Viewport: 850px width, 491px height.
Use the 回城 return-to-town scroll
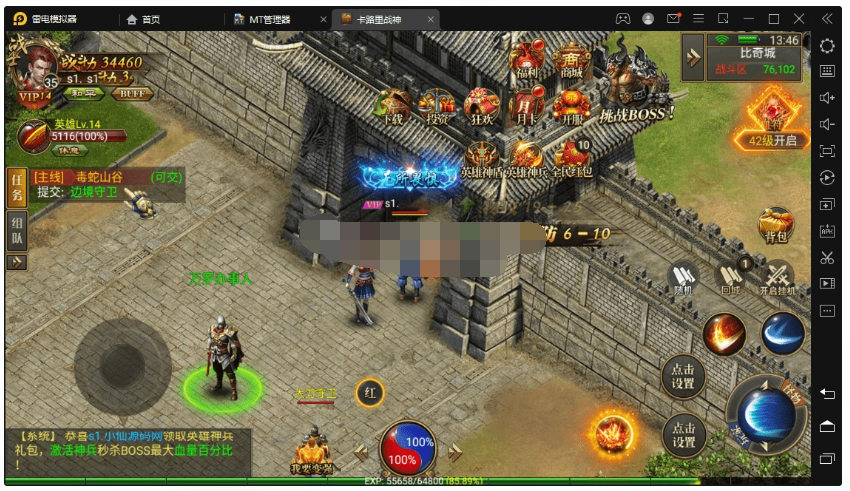(731, 275)
